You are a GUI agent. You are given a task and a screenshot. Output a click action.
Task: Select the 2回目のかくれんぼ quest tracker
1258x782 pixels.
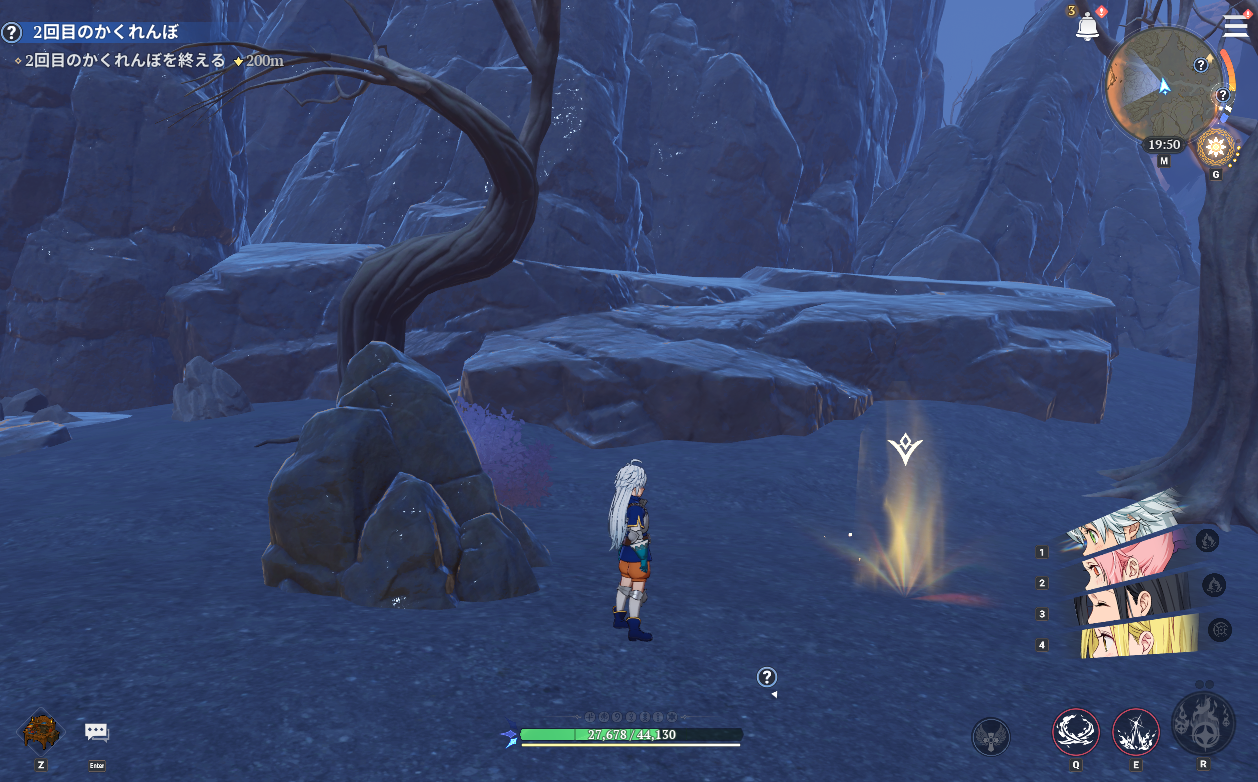[105, 32]
